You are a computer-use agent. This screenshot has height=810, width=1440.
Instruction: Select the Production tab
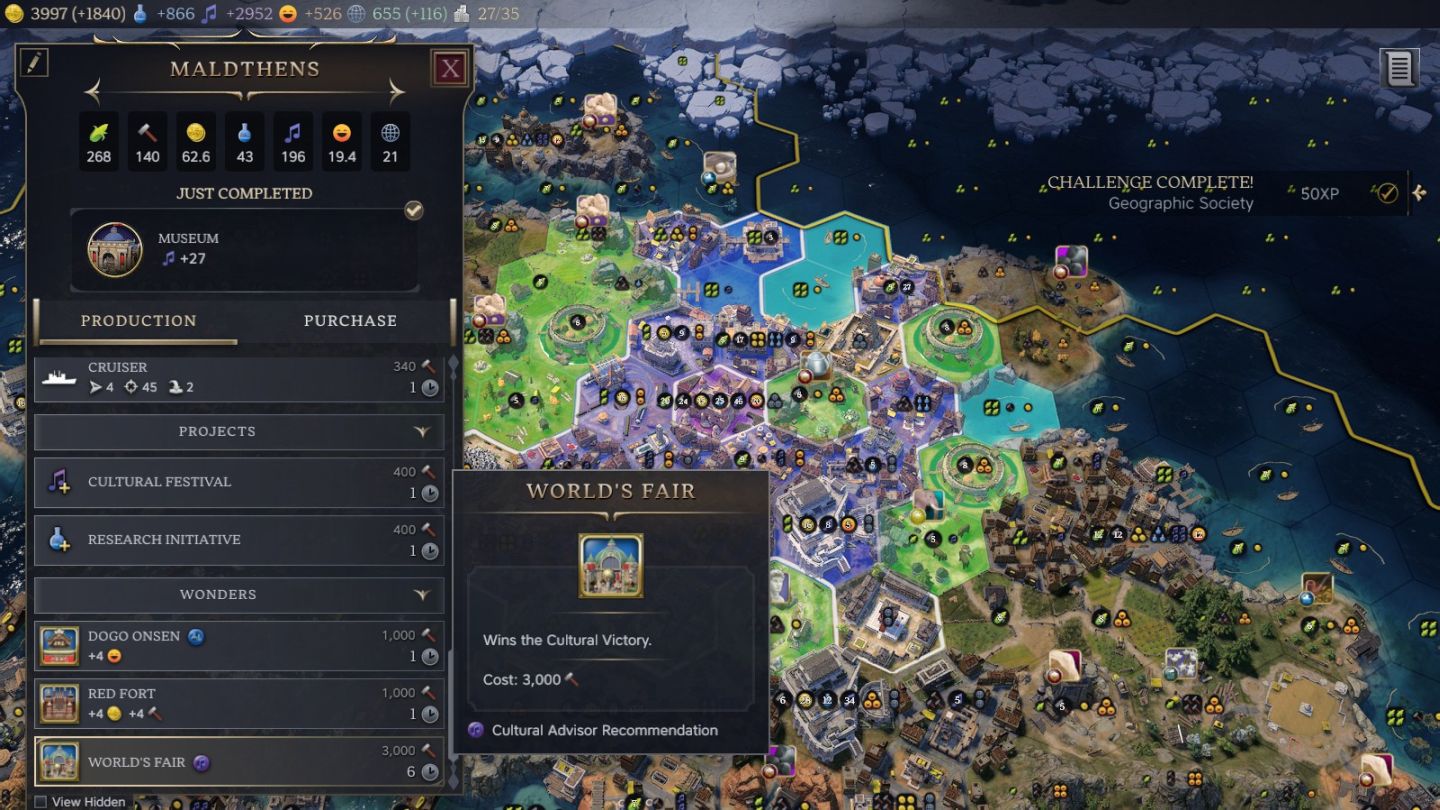click(x=138, y=321)
